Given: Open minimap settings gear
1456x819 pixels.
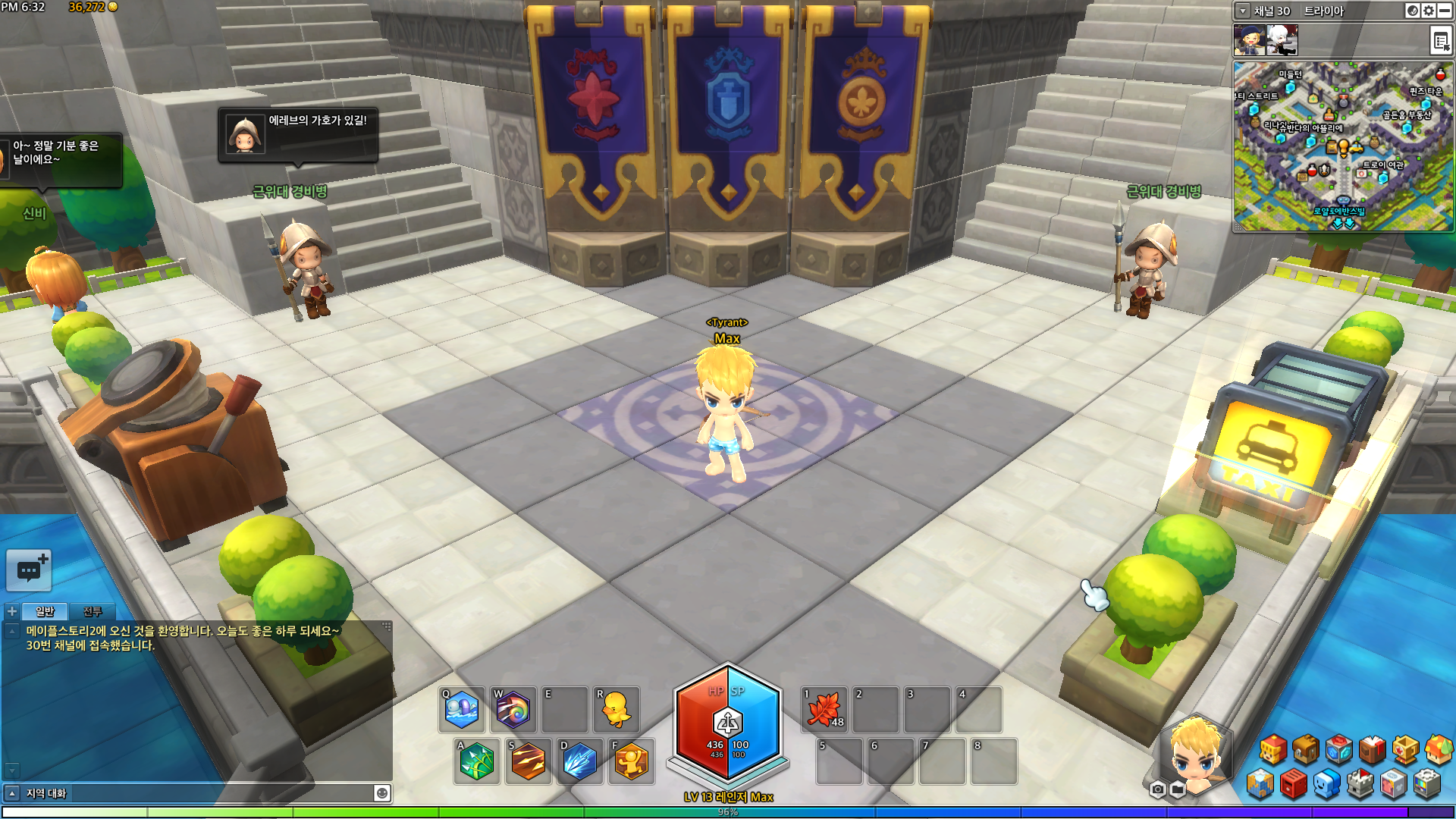Looking at the screenshot, I should [1429, 11].
